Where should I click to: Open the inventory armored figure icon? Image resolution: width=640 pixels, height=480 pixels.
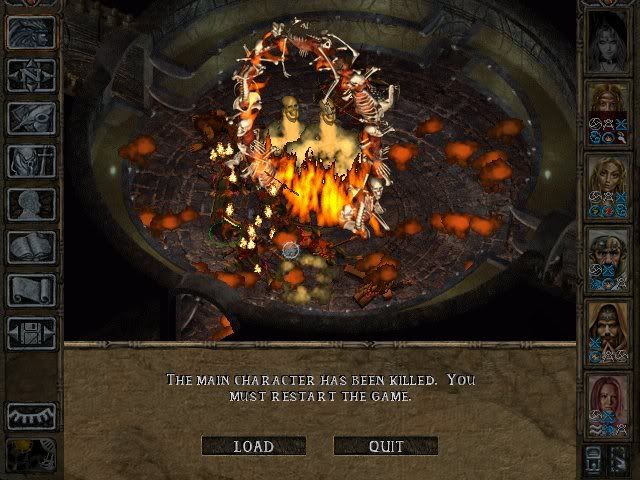(x=31, y=161)
